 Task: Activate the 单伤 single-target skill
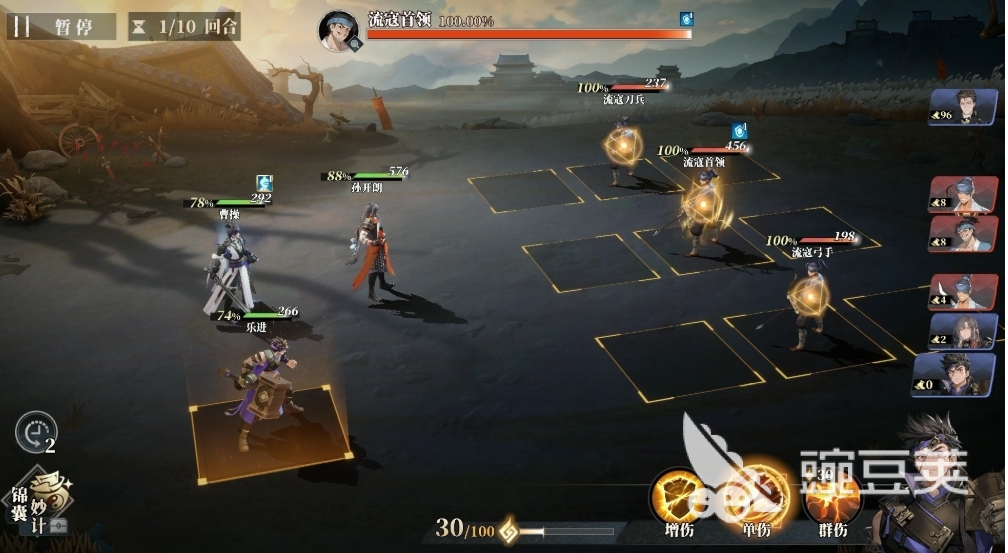click(x=756, y=497)
